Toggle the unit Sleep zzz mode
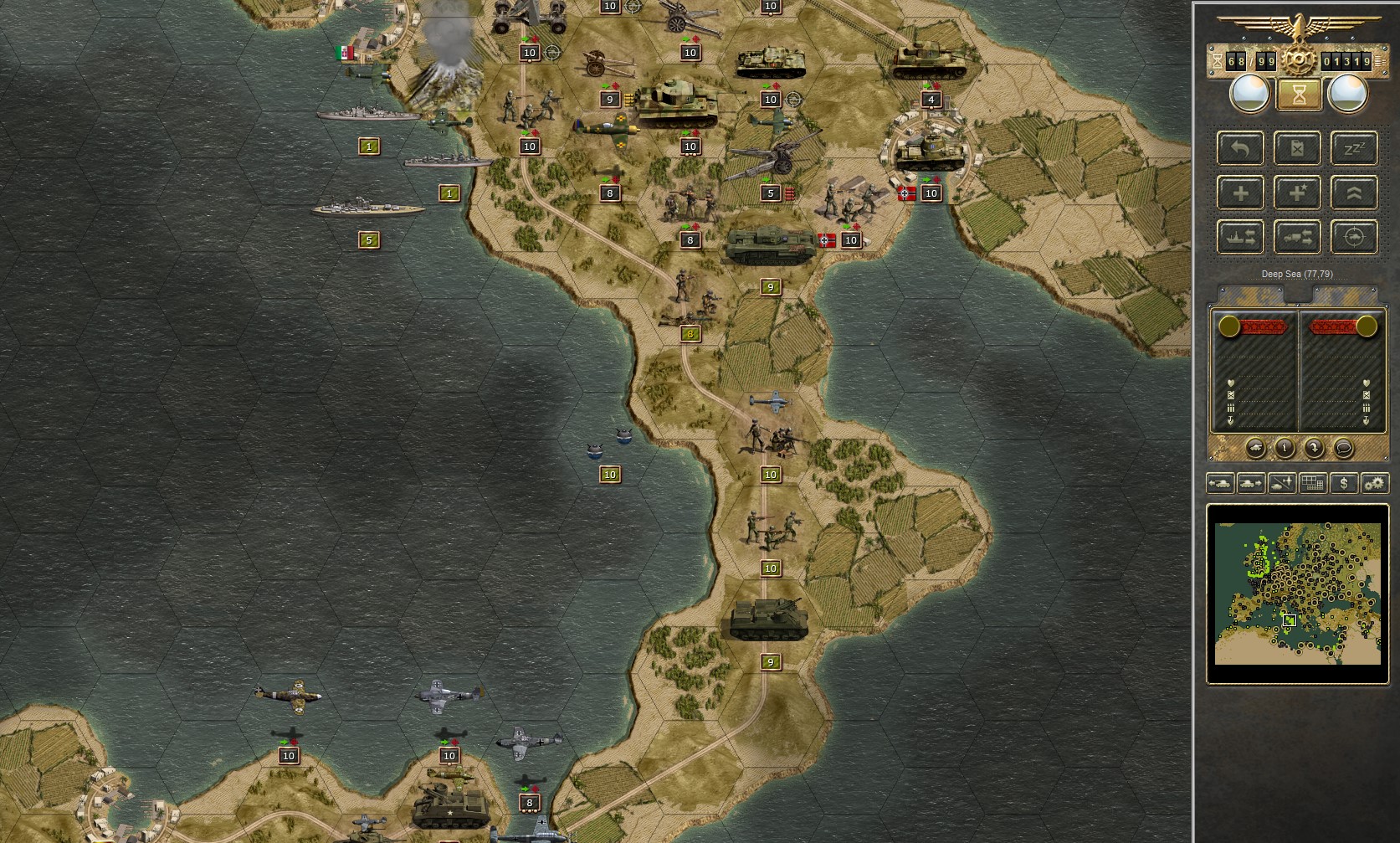This screenshot has width=1400, height=843. click(x=1355, y=148)
